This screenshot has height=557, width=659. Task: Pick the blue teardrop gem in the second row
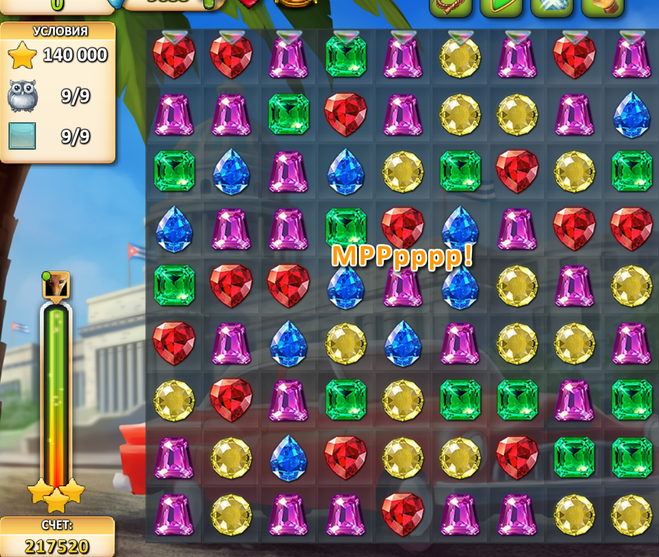(631, 113)
